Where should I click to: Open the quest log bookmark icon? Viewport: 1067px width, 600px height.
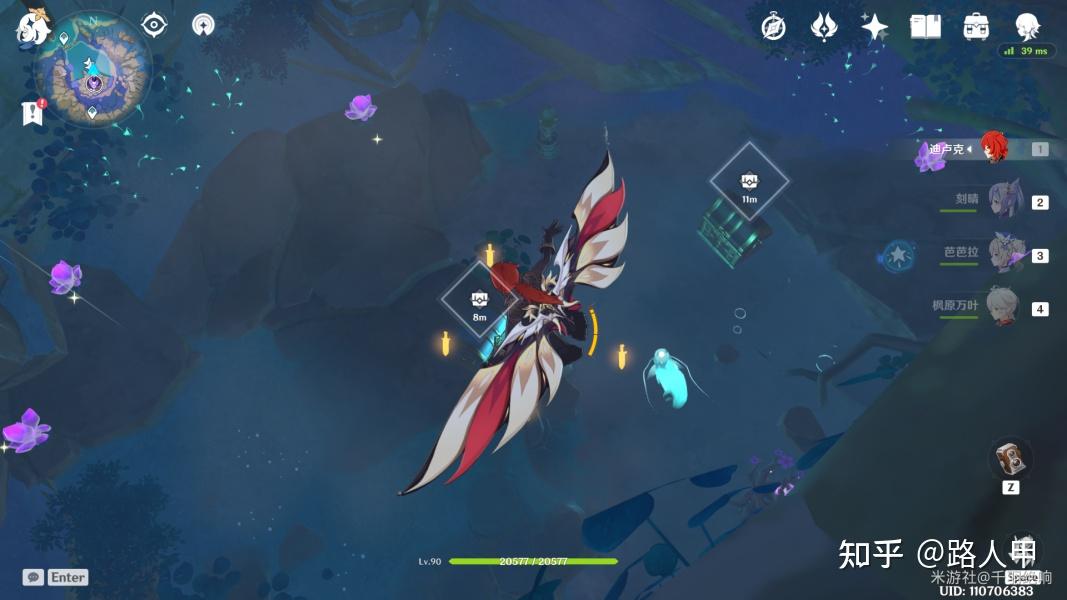click(x=32, y=112)
